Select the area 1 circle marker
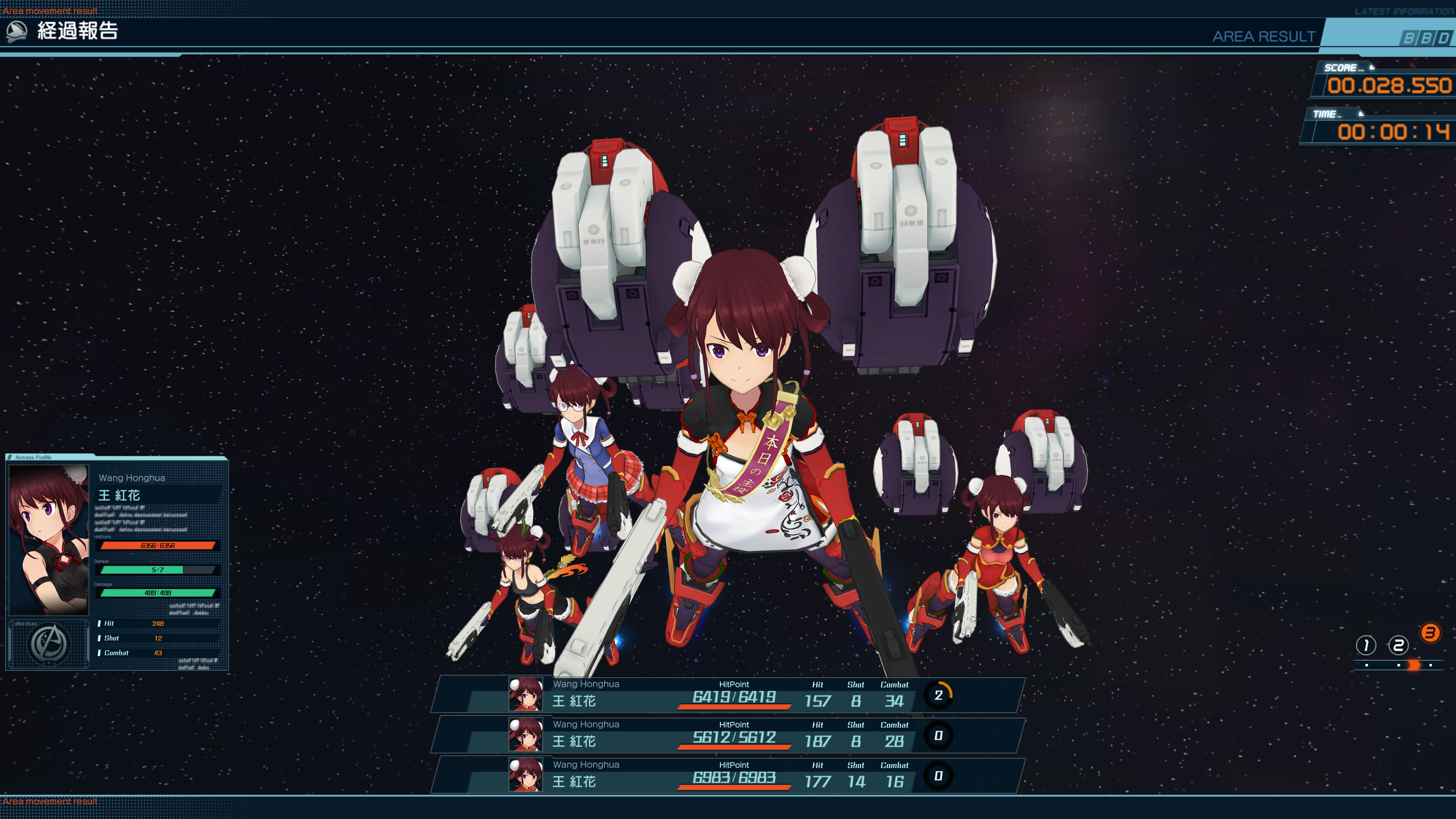This screenshot has height=819, width=1456. tap(1365, 645)
